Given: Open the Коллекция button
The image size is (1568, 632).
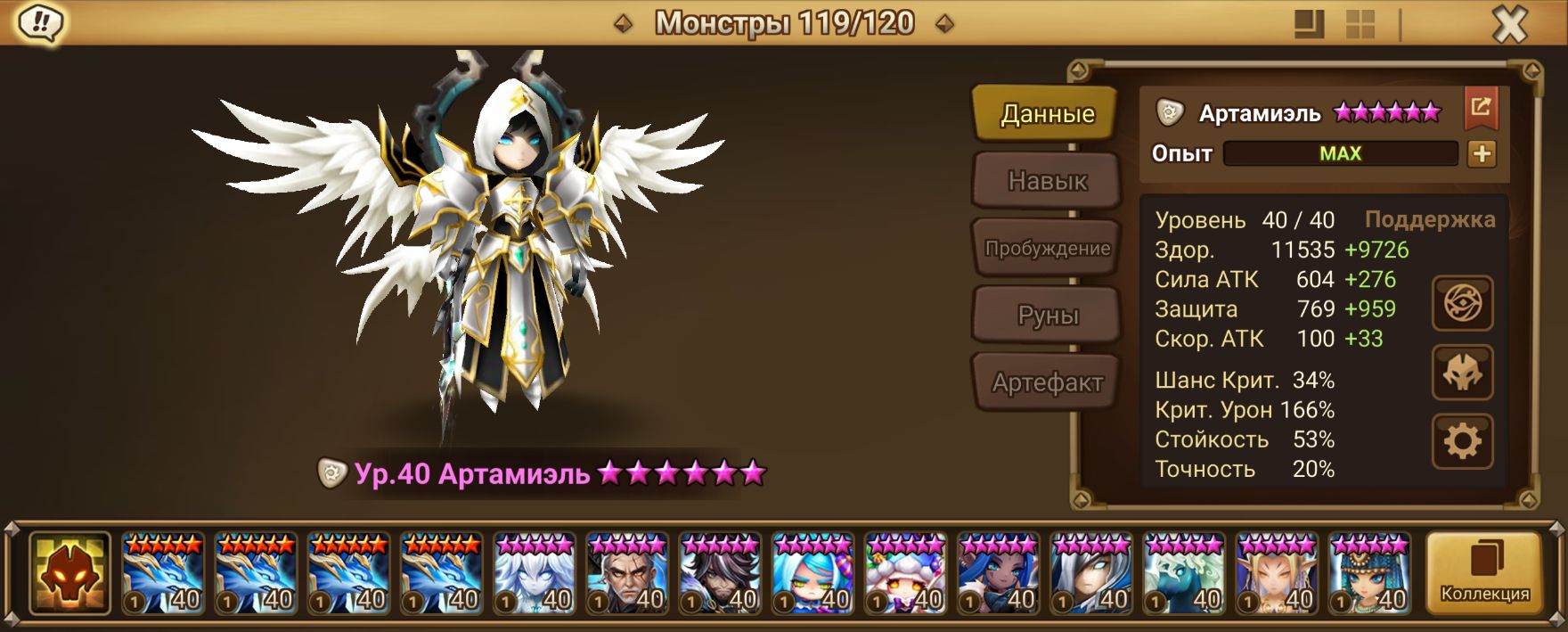Looking at the screenshot, I should 1484,573.
